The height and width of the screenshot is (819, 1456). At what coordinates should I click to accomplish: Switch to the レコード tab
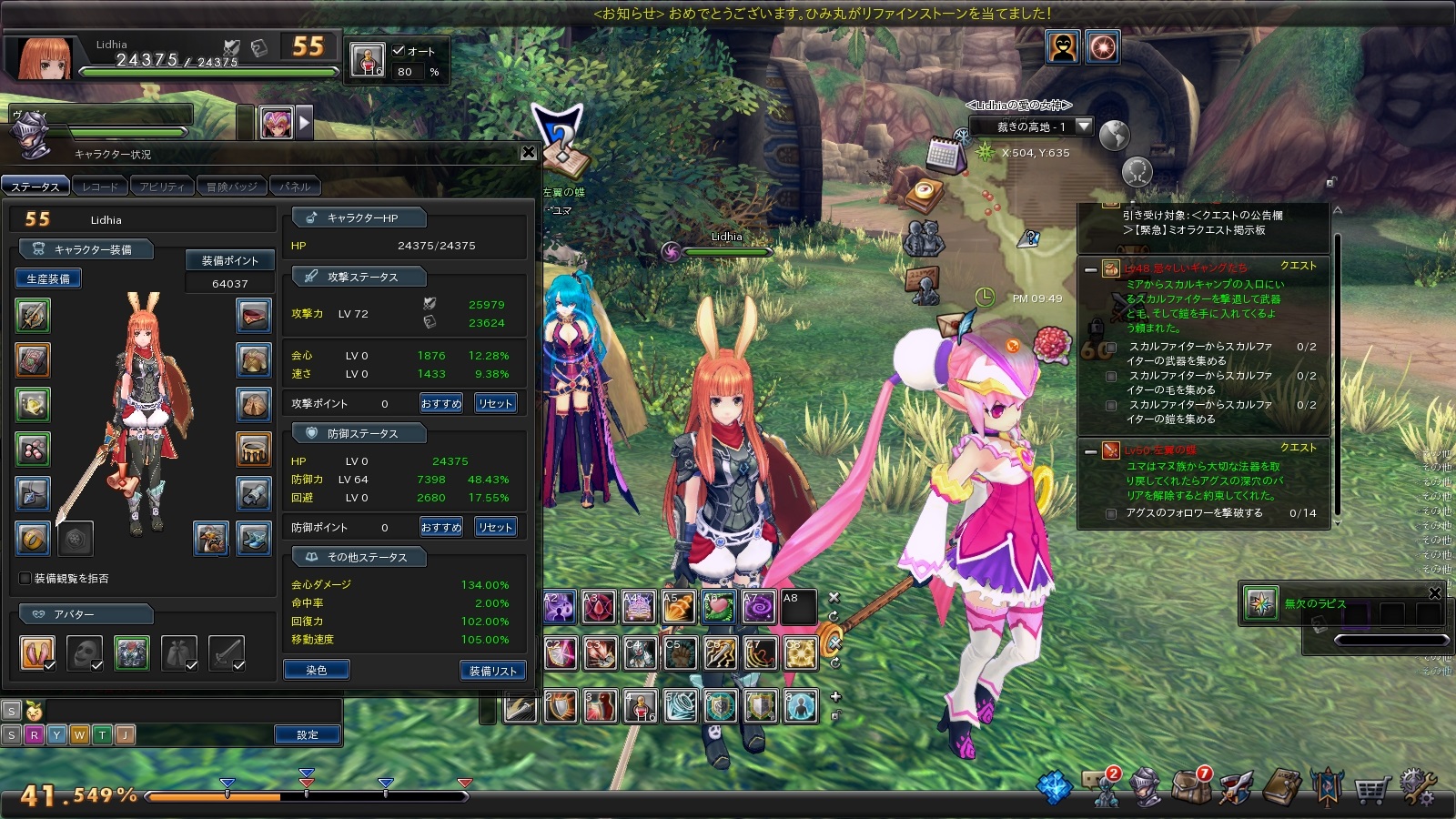tap(100, 187)
